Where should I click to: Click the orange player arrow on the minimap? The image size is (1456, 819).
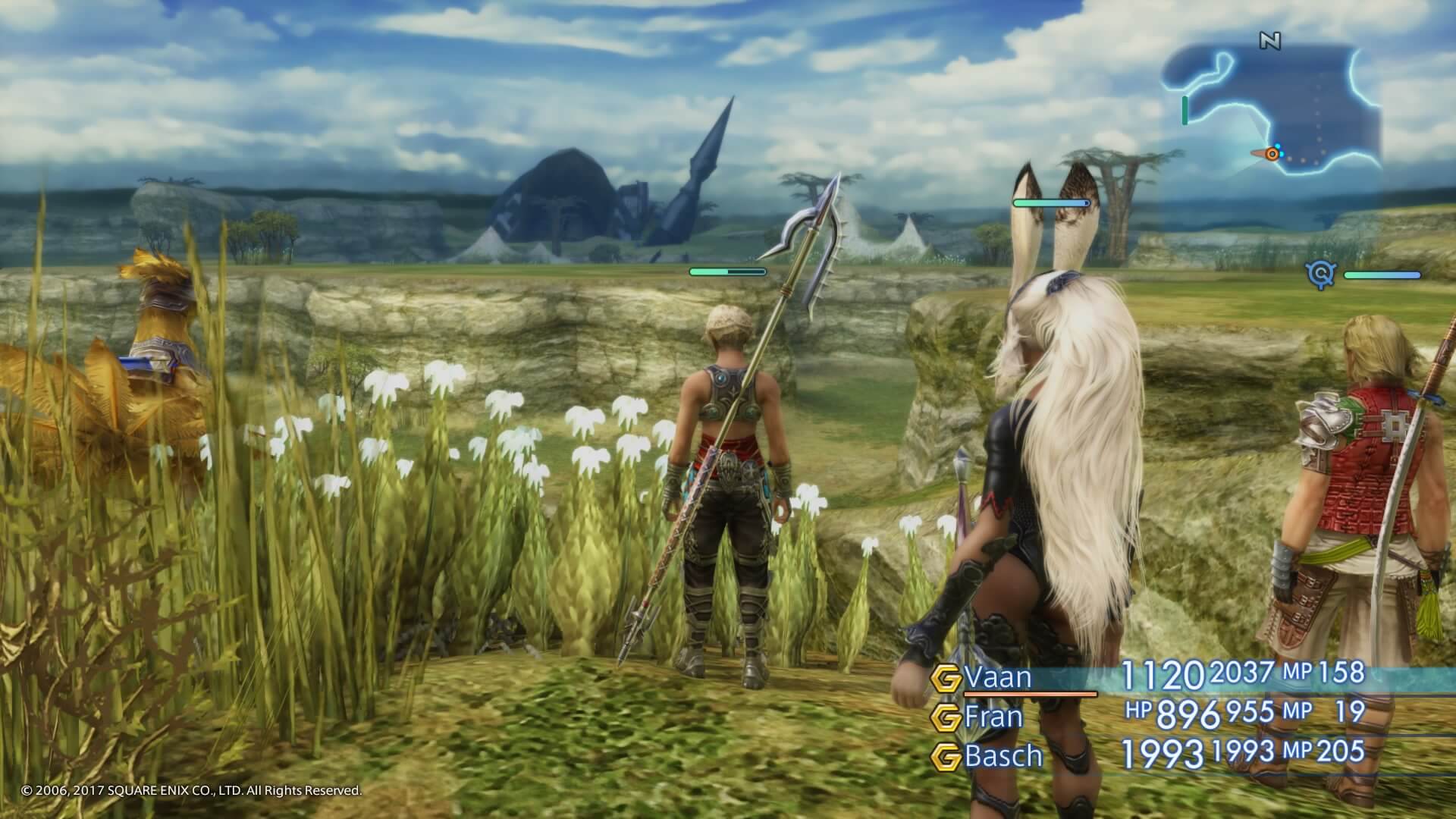(1272, 154)
